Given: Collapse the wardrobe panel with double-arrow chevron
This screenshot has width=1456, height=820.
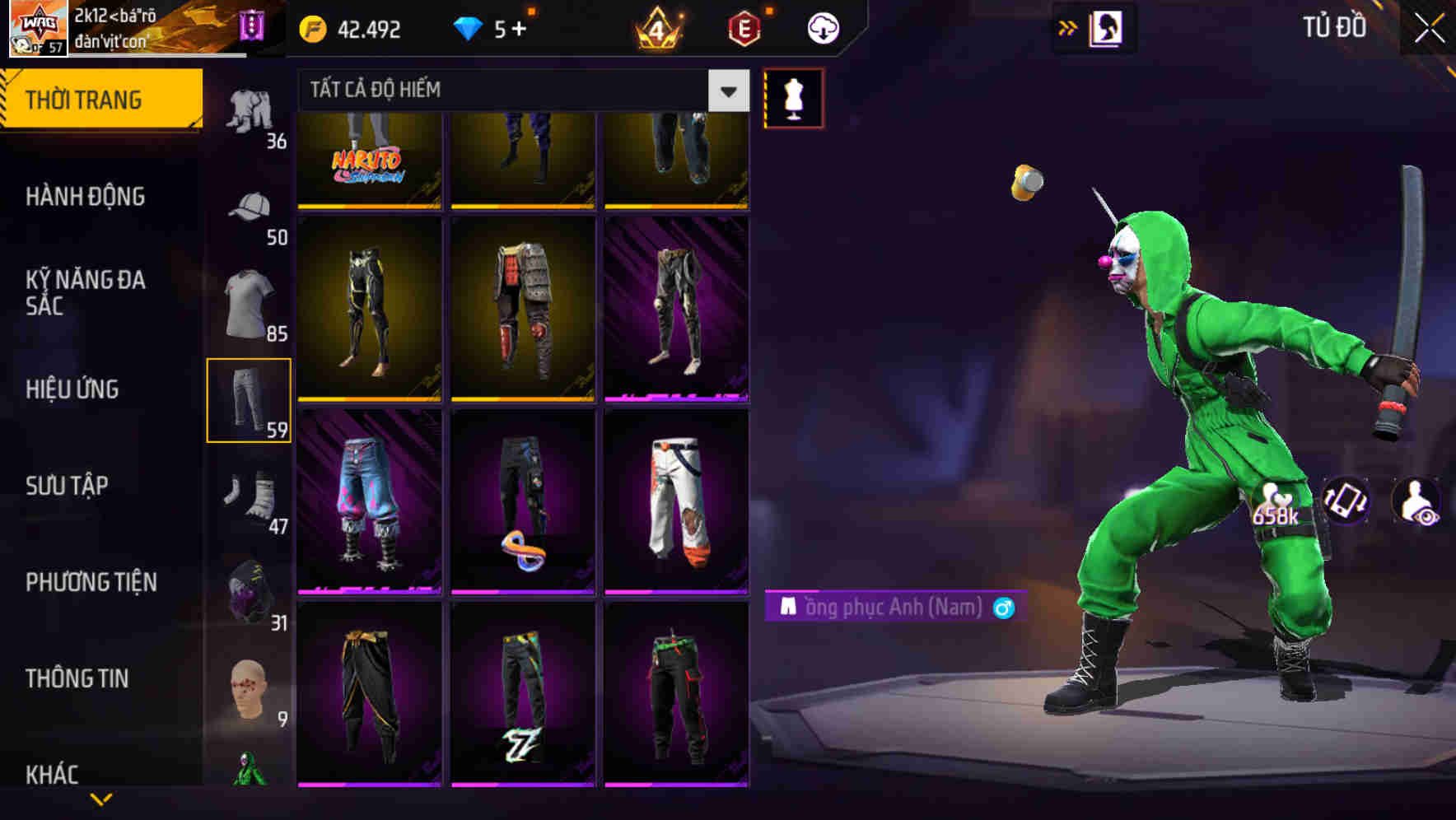Looking at the screenshot, I should click(x=1068, y=27).
